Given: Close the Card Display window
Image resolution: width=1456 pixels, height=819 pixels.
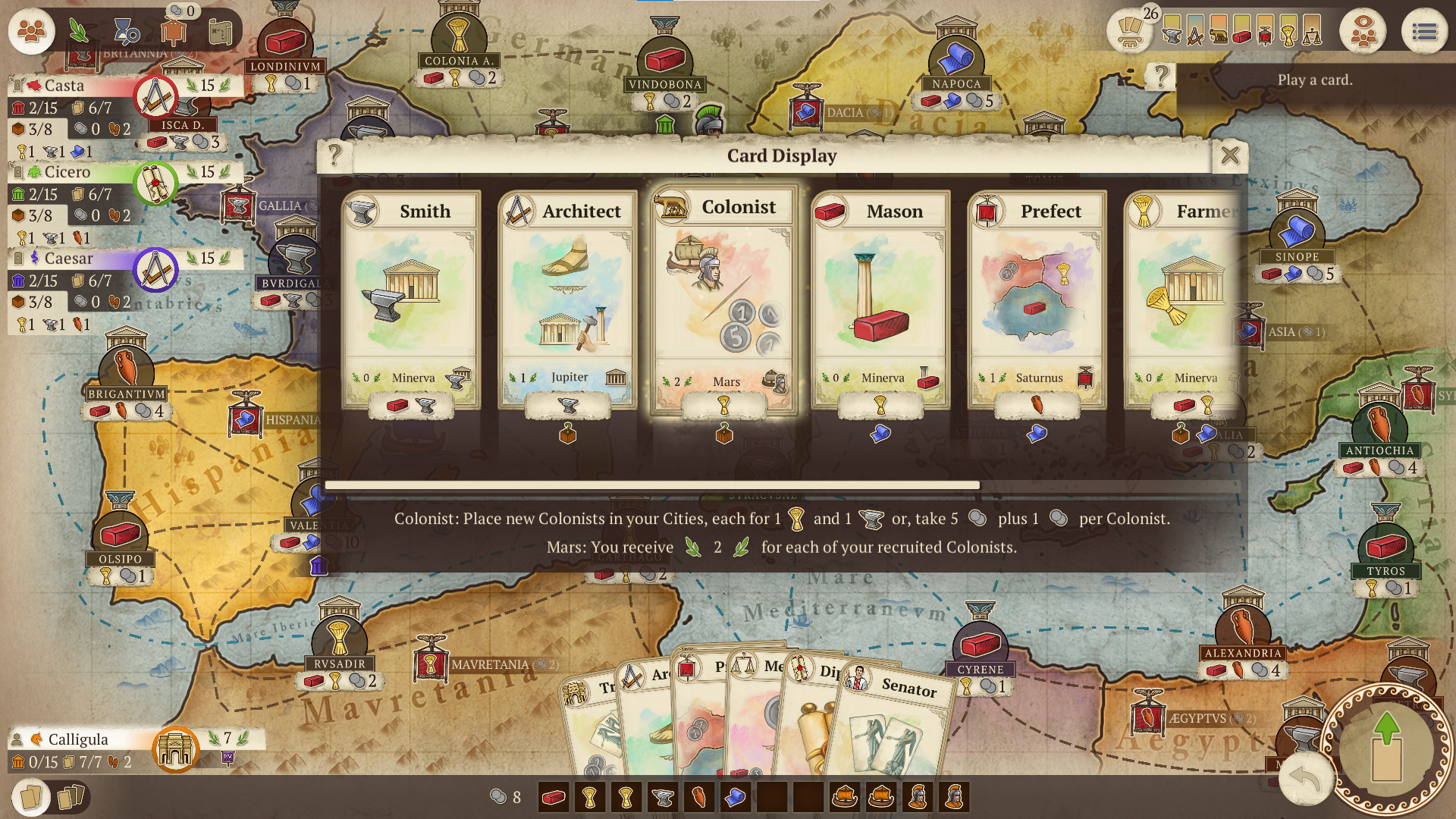Looking at the screenshot, I should pos(1230,155).
